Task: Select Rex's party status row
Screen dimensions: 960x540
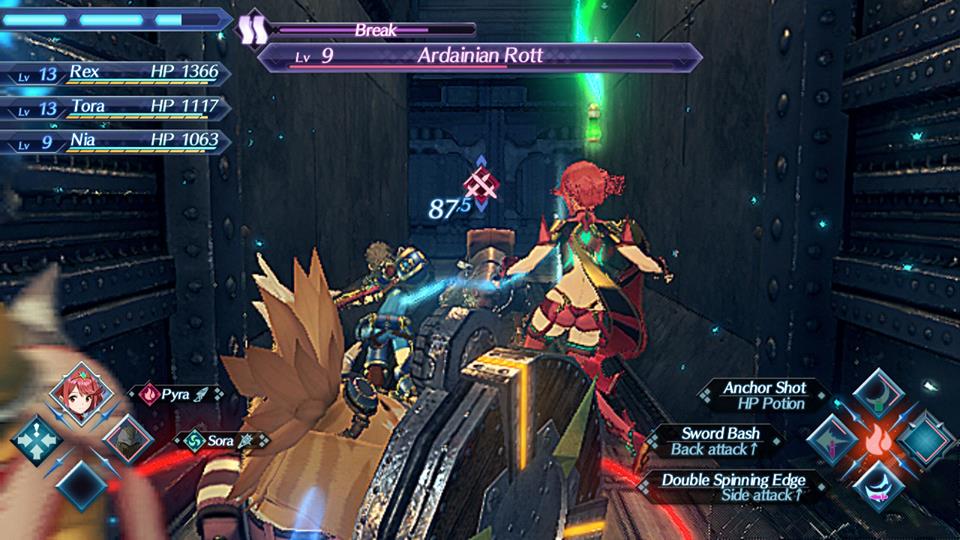Action: click(120, 74)
